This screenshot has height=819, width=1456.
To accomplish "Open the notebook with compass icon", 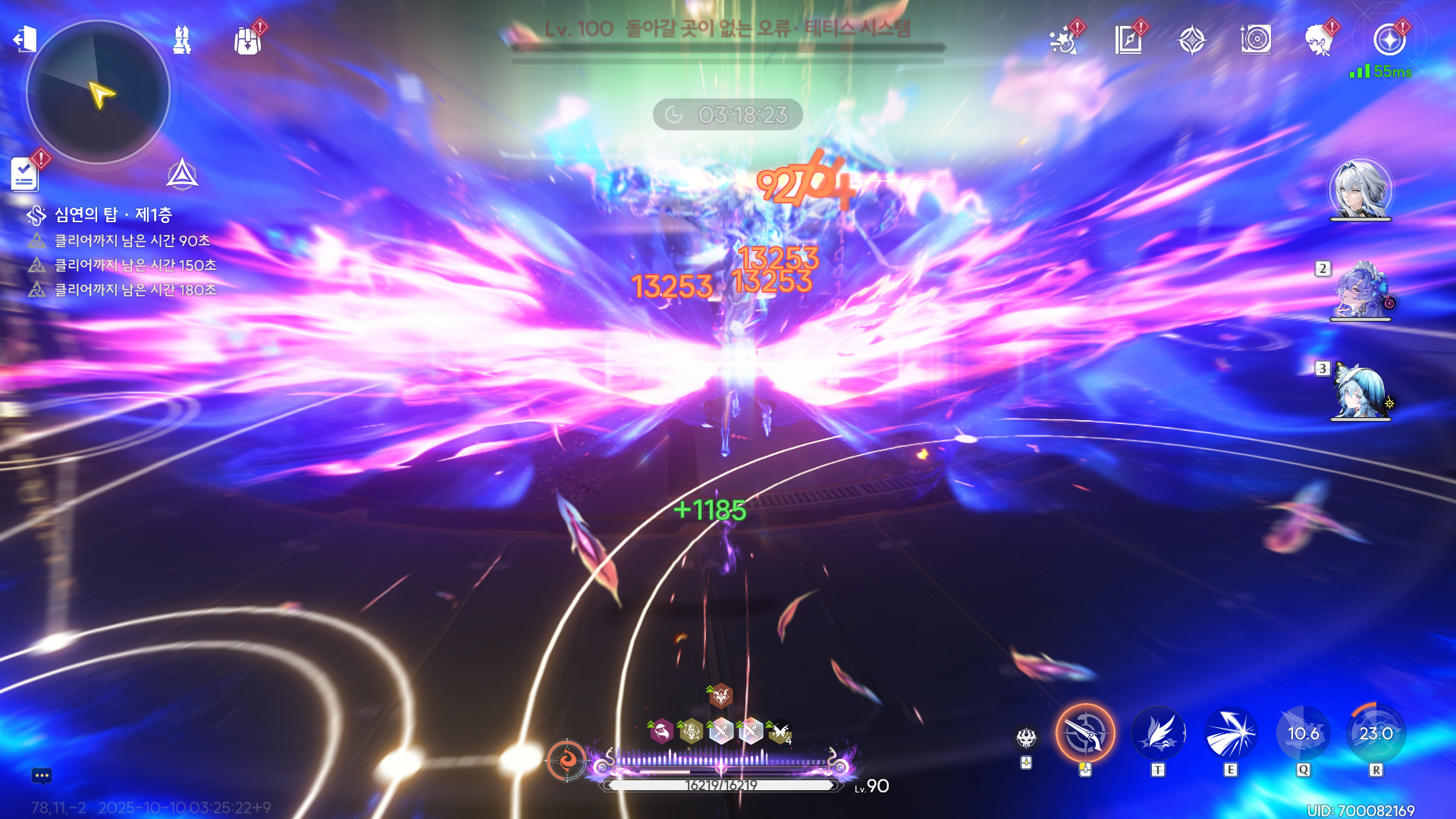I will 1128,40.
